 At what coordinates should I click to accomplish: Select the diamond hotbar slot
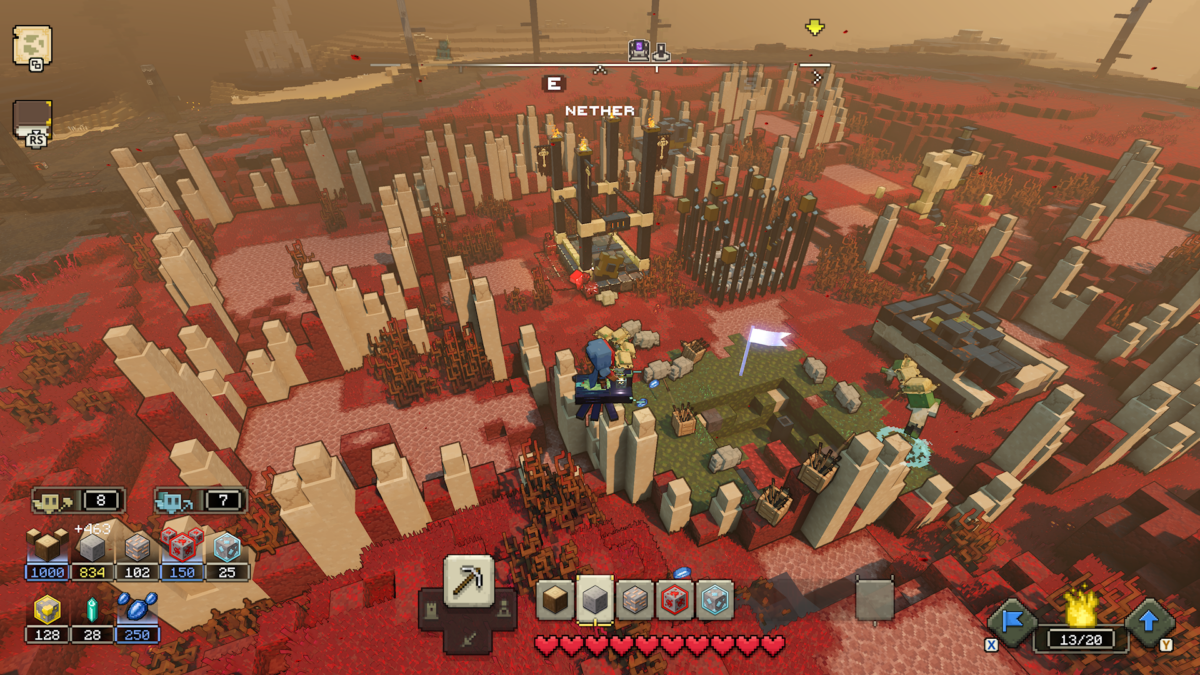tap(715, 600)
